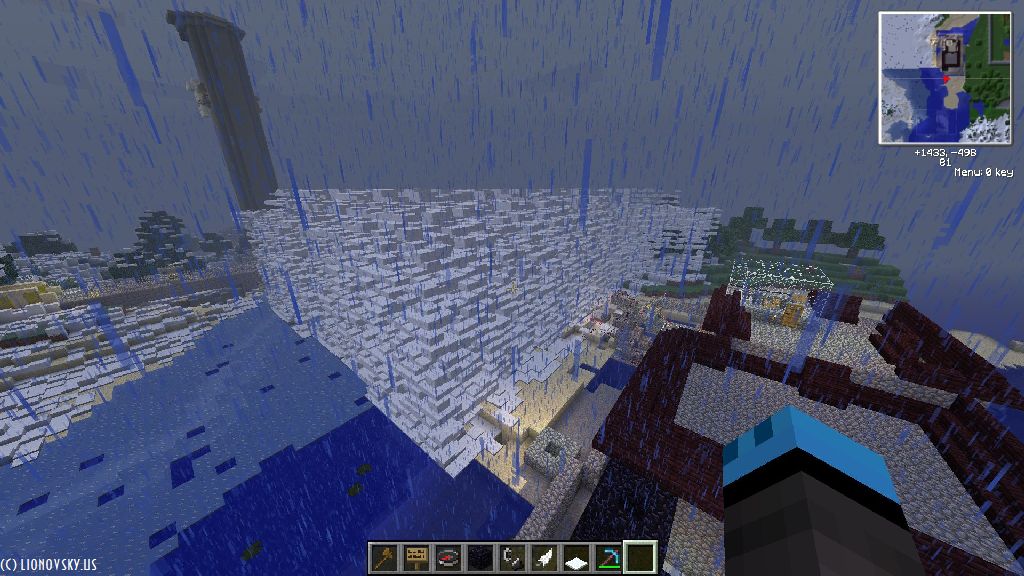Click the minimap in the corner

945,77
